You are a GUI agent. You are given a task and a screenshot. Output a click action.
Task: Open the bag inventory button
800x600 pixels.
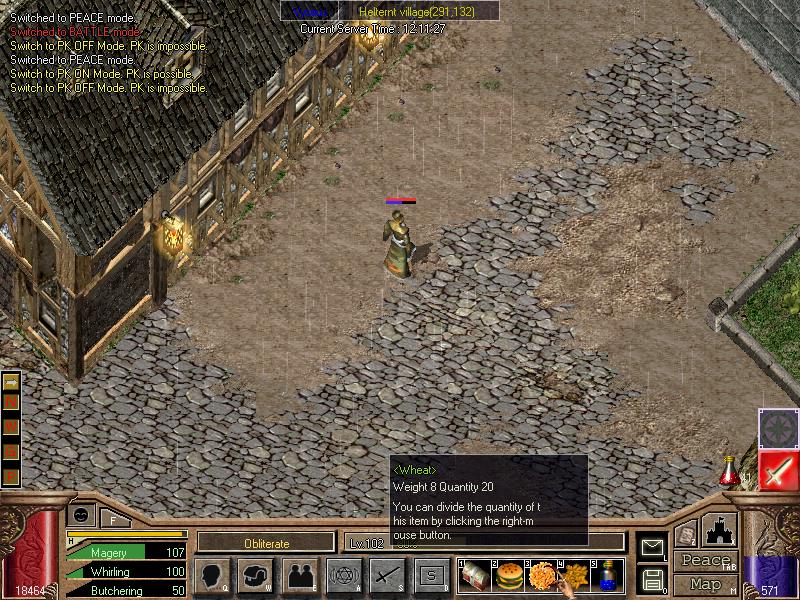click(x=256, y=575)
